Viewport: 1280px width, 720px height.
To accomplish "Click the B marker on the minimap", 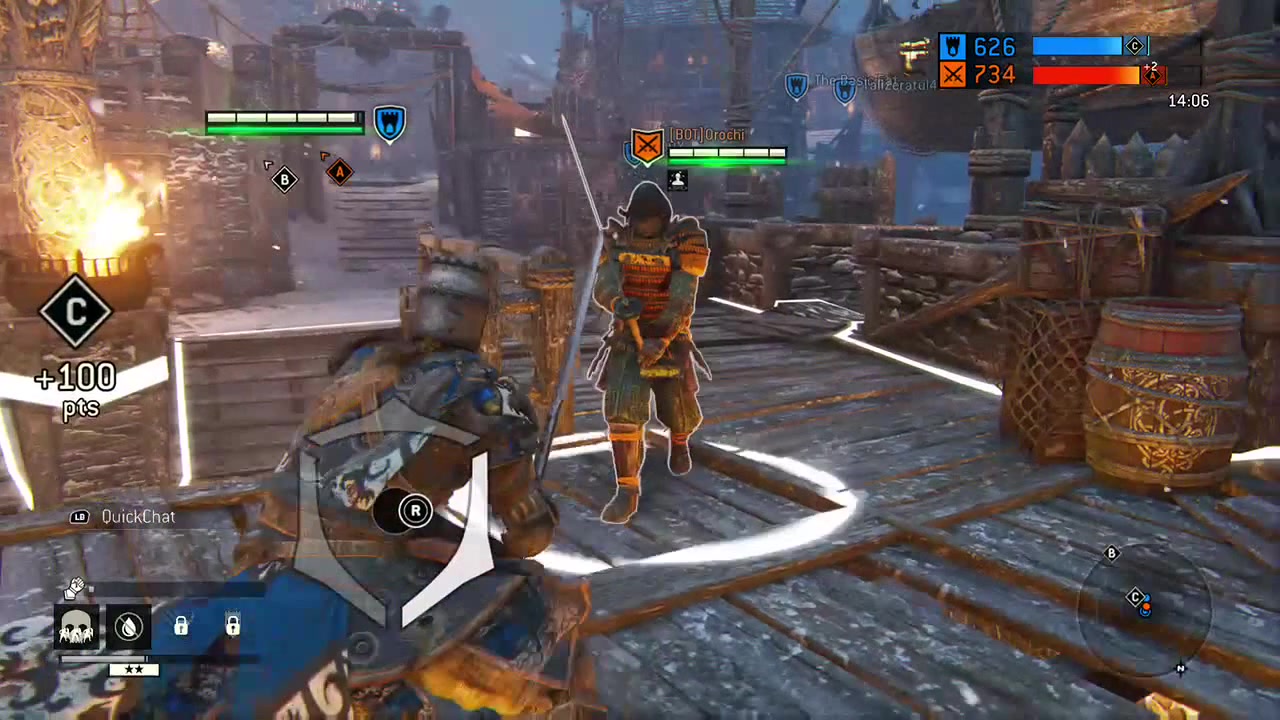I will click(x=1111, y=553).
